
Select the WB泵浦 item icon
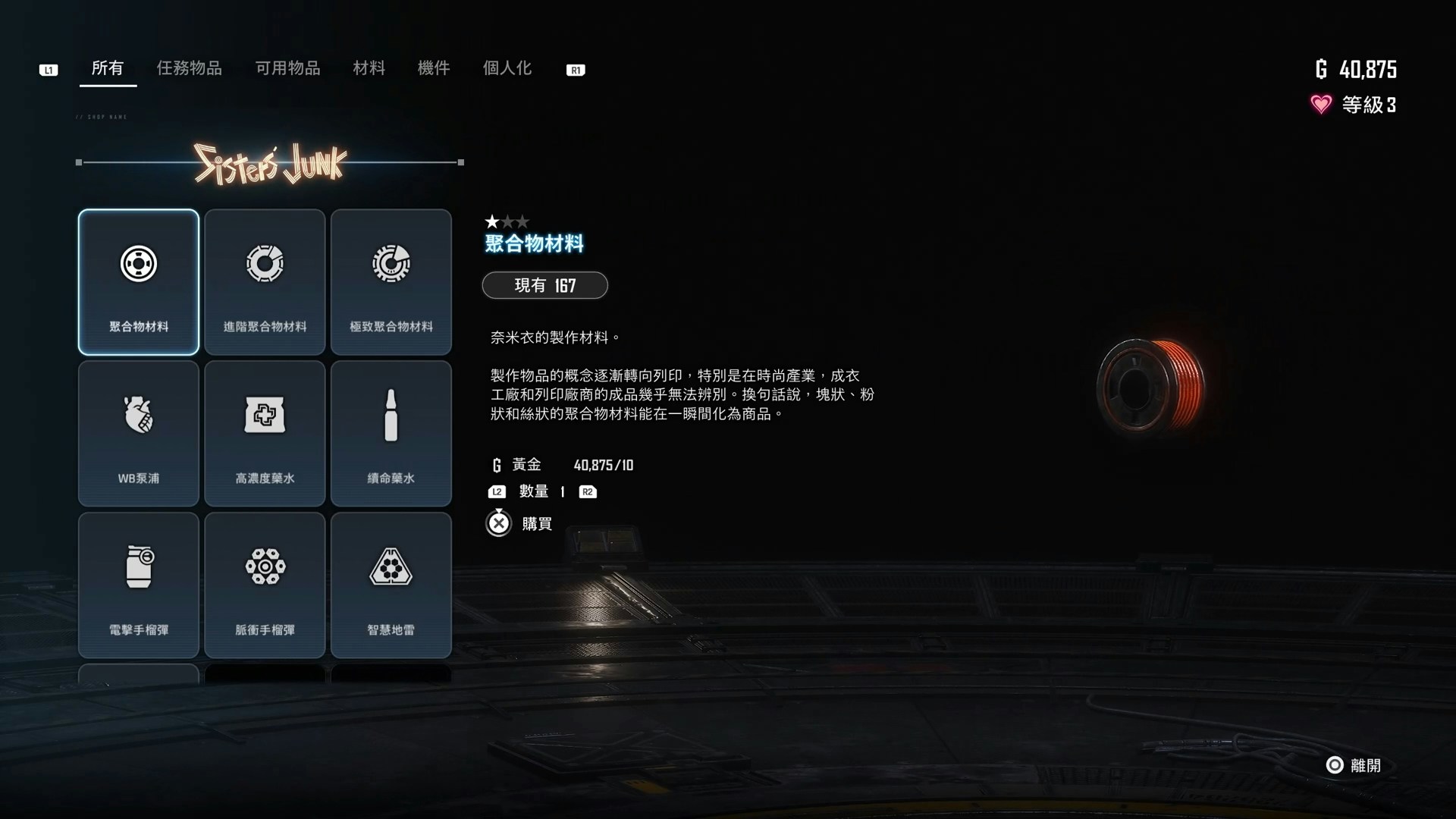pyautogui.click(x=138, y=415)
